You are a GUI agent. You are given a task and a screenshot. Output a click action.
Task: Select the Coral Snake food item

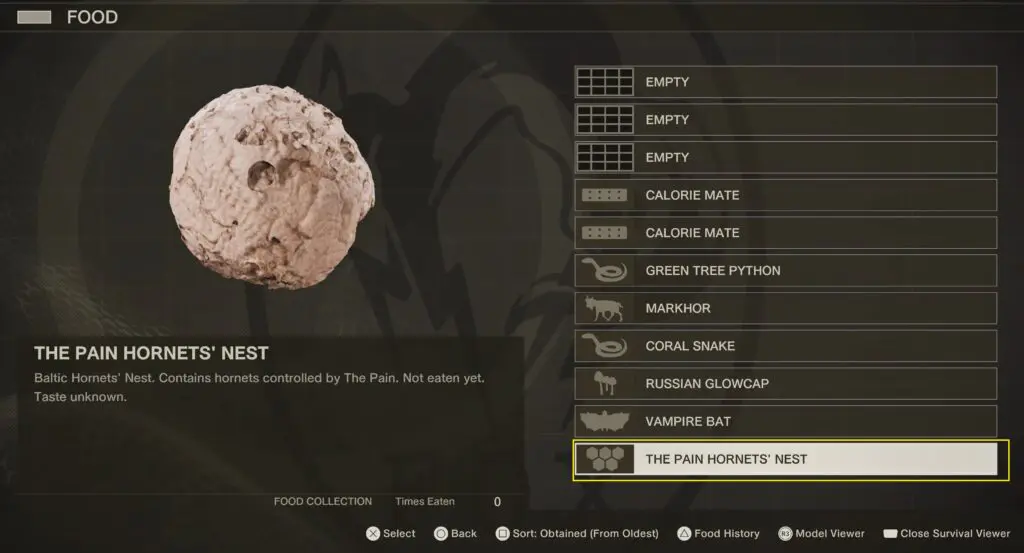click(x=785, y=346)
